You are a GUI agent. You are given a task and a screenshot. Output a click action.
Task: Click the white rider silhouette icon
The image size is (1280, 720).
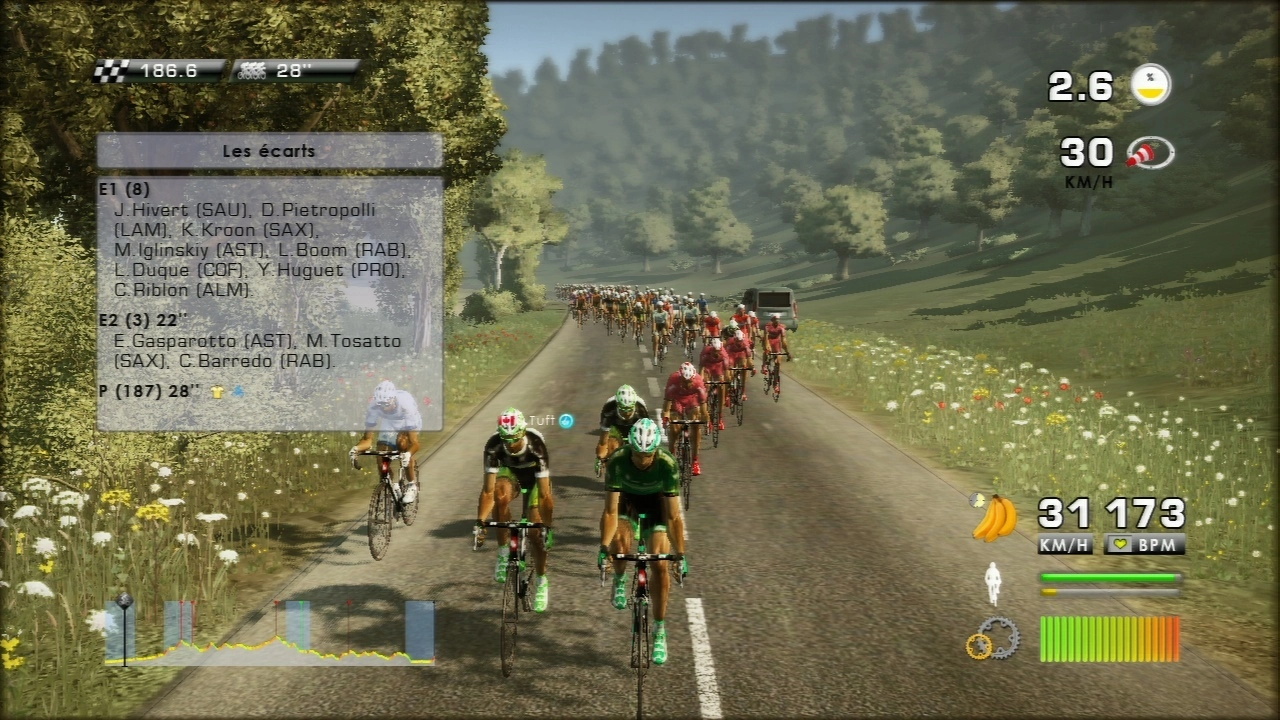click(x=993, y=584)
